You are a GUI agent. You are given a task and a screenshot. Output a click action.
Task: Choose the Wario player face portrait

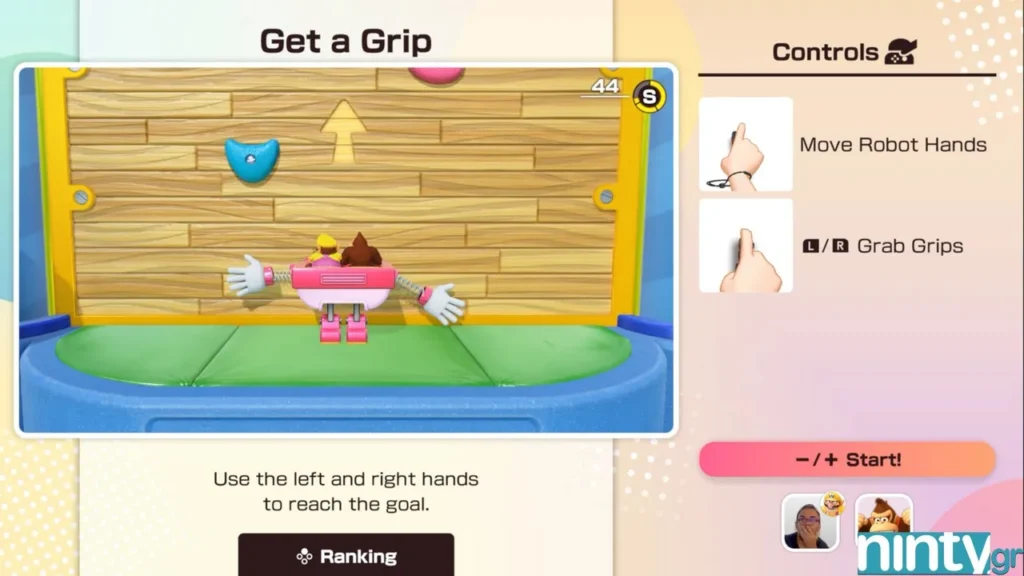[x=810, y=522]
